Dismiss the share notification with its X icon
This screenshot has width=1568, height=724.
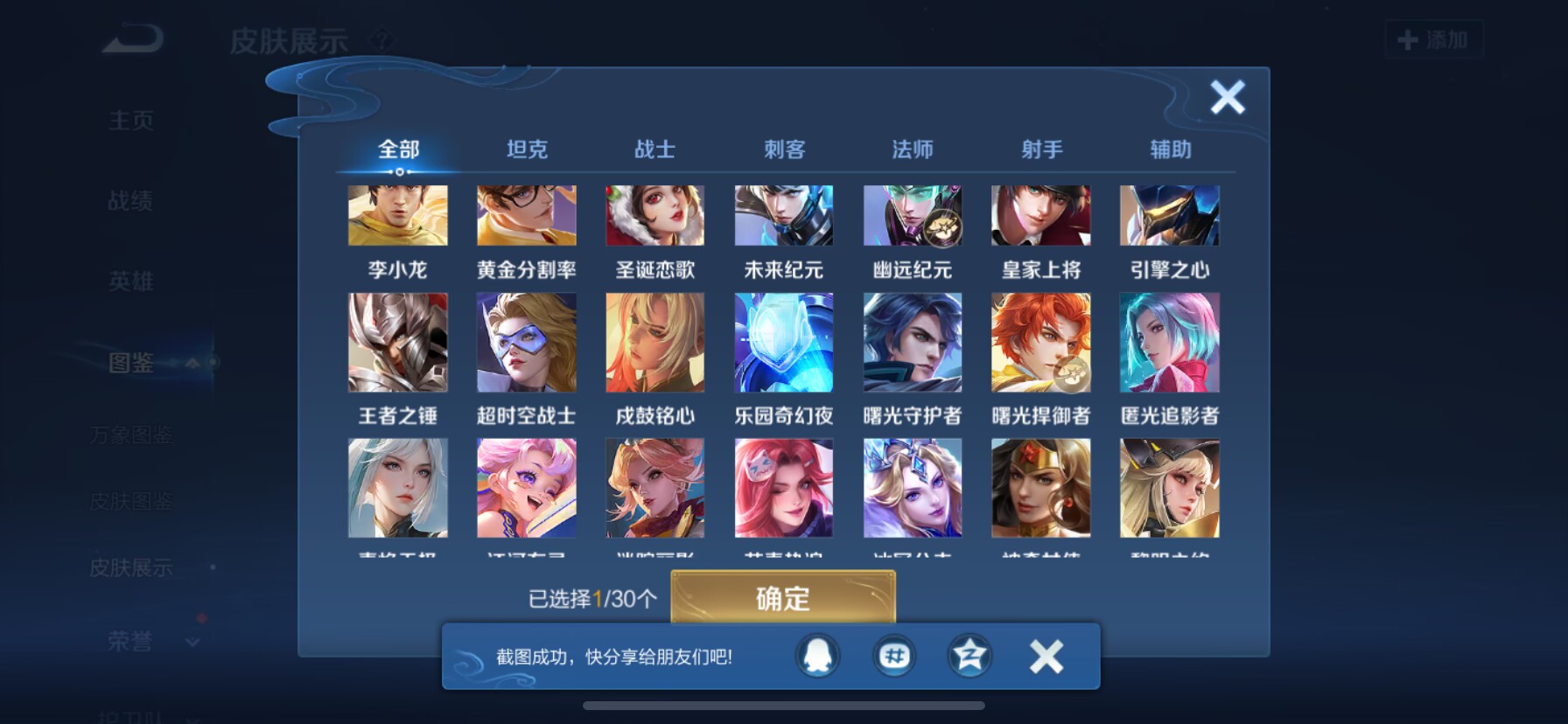(x=1044, y=656)
